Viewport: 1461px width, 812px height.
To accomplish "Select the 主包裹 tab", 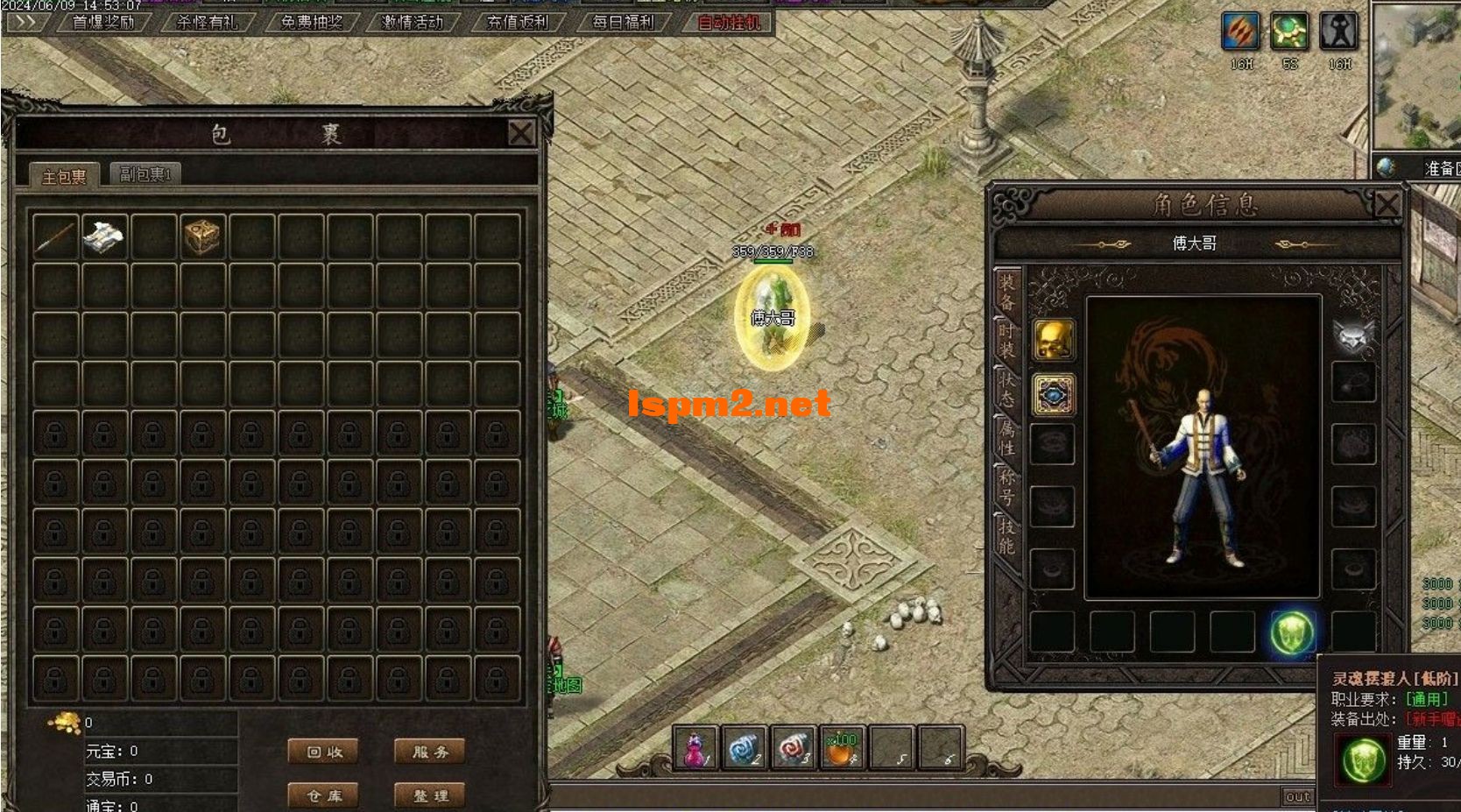I will click(64, 176).
